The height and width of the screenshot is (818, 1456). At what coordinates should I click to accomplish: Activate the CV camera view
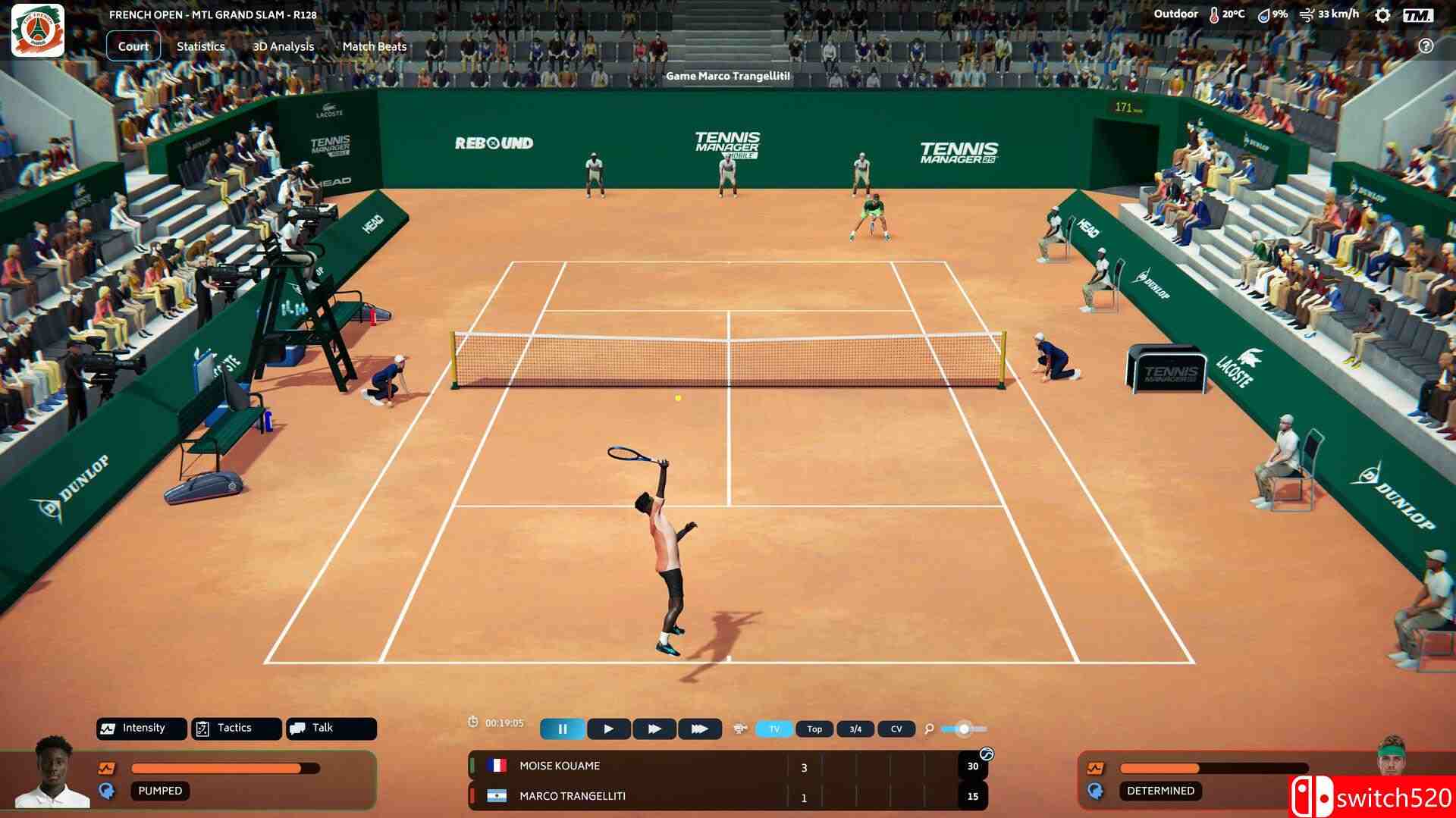pyautogui.click(x=896, y=729)
